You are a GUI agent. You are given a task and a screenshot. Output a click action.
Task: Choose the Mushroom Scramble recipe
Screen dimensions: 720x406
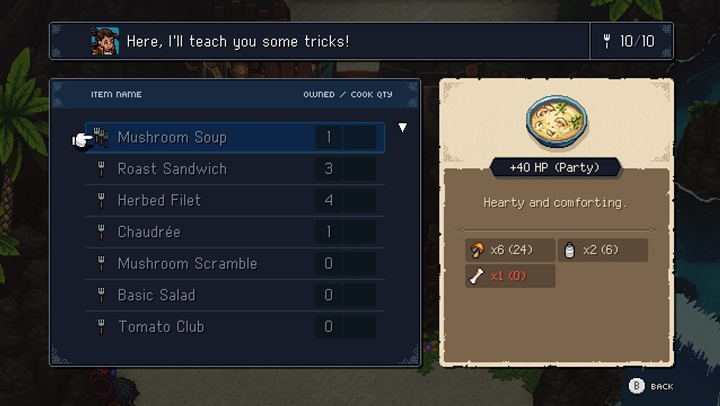pos(187,264)
